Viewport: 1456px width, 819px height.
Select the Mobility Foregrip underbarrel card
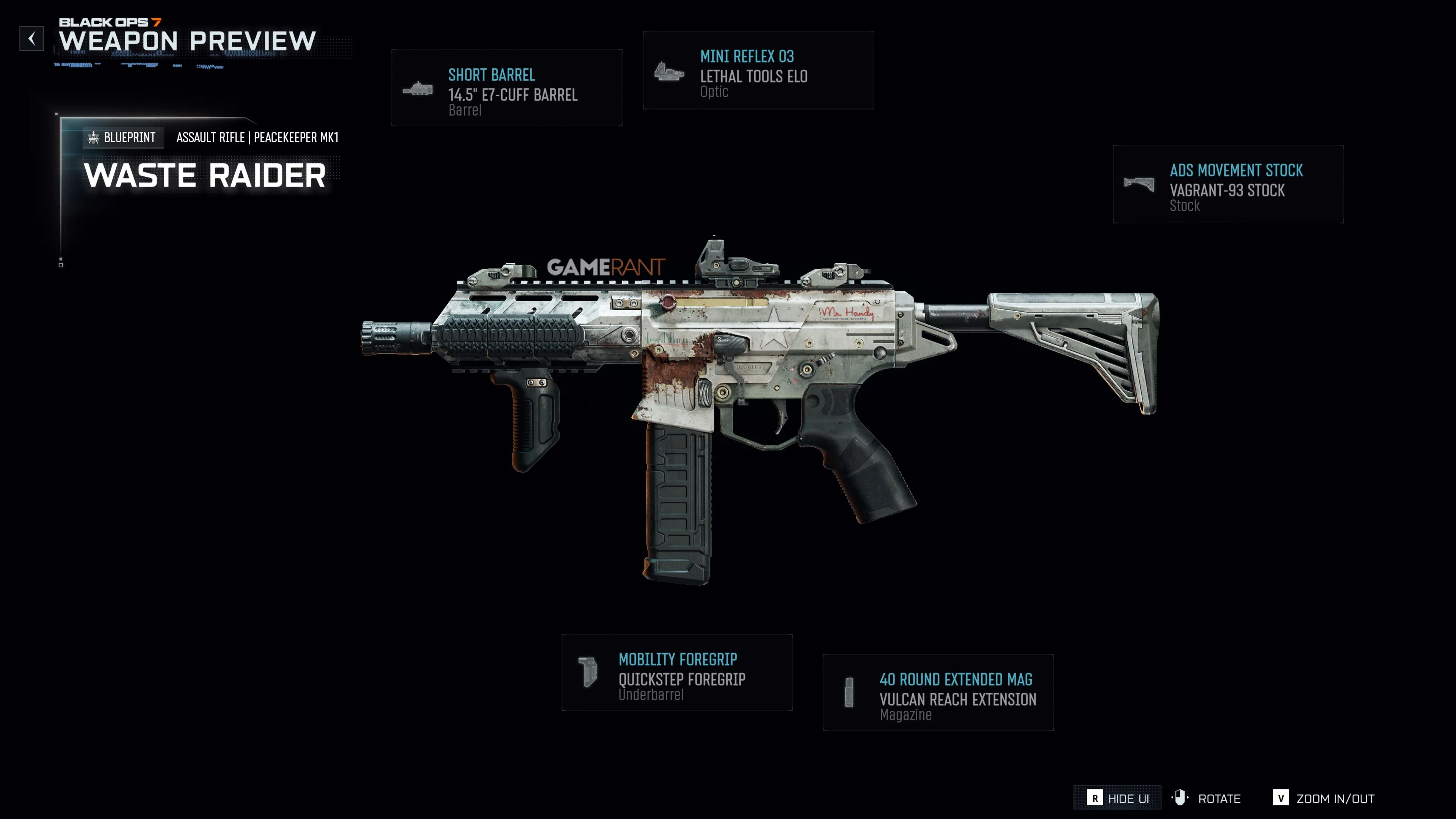coord(676,673)
